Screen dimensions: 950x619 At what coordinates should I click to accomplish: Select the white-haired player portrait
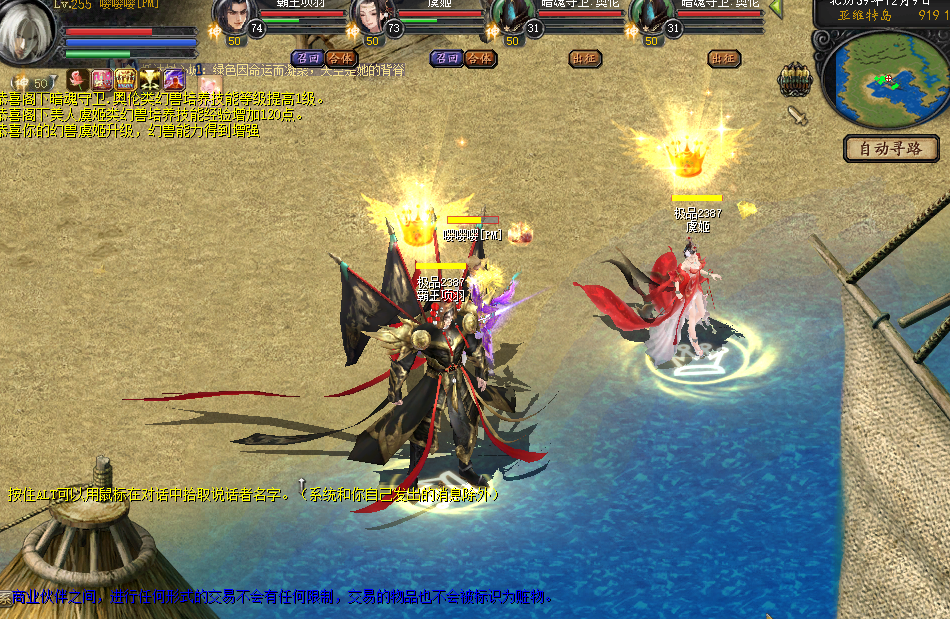[x=27, y=29]
